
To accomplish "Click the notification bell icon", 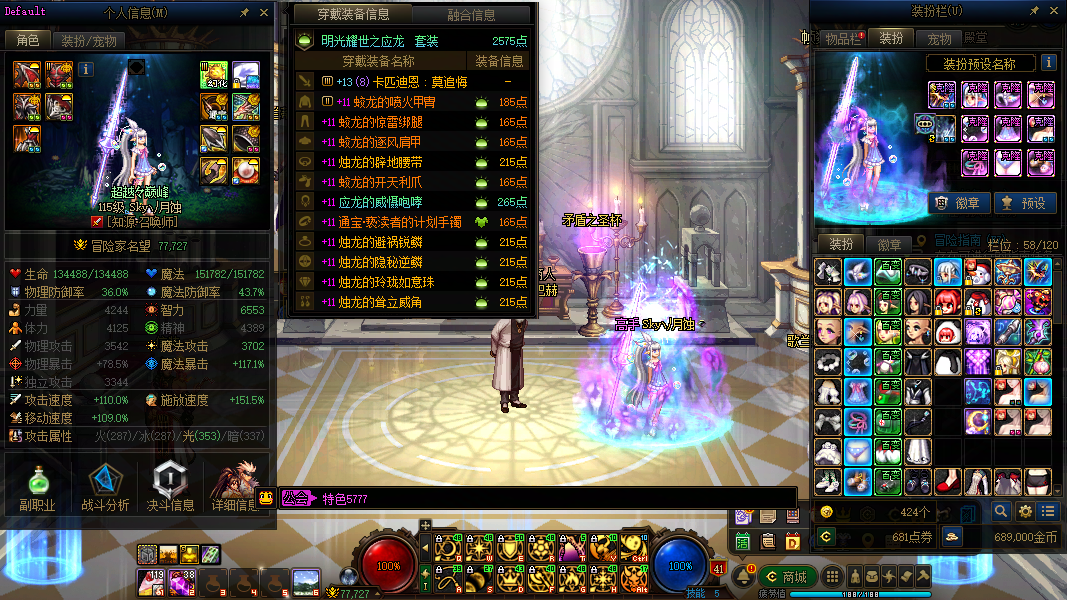I will pos(743,577).
